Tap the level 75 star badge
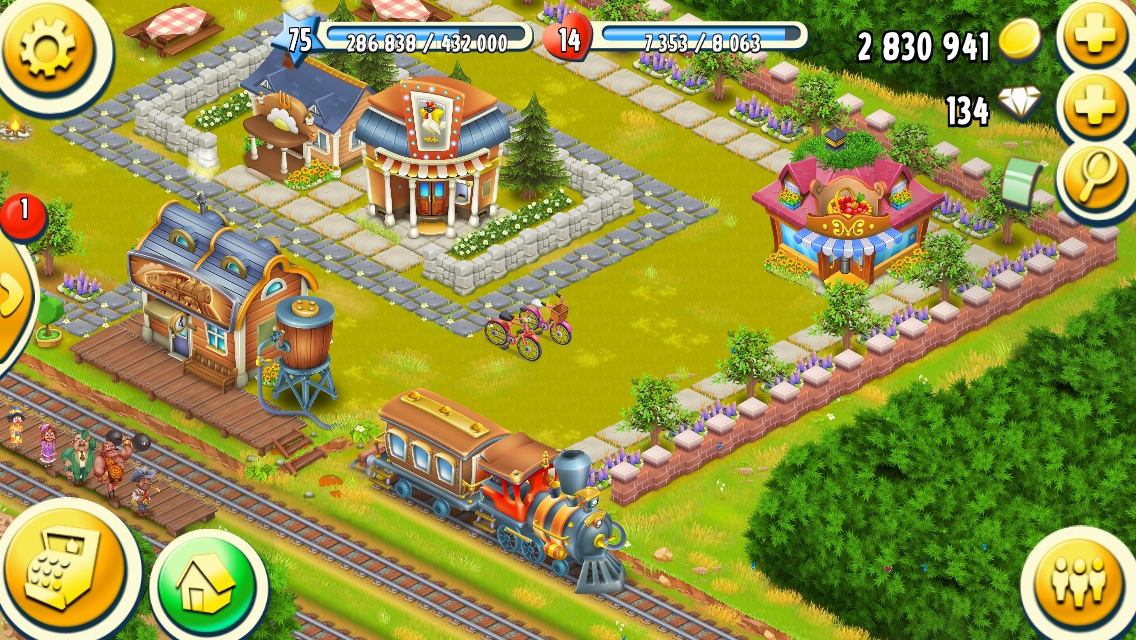1136x640 pixels. tap(299, 39)
